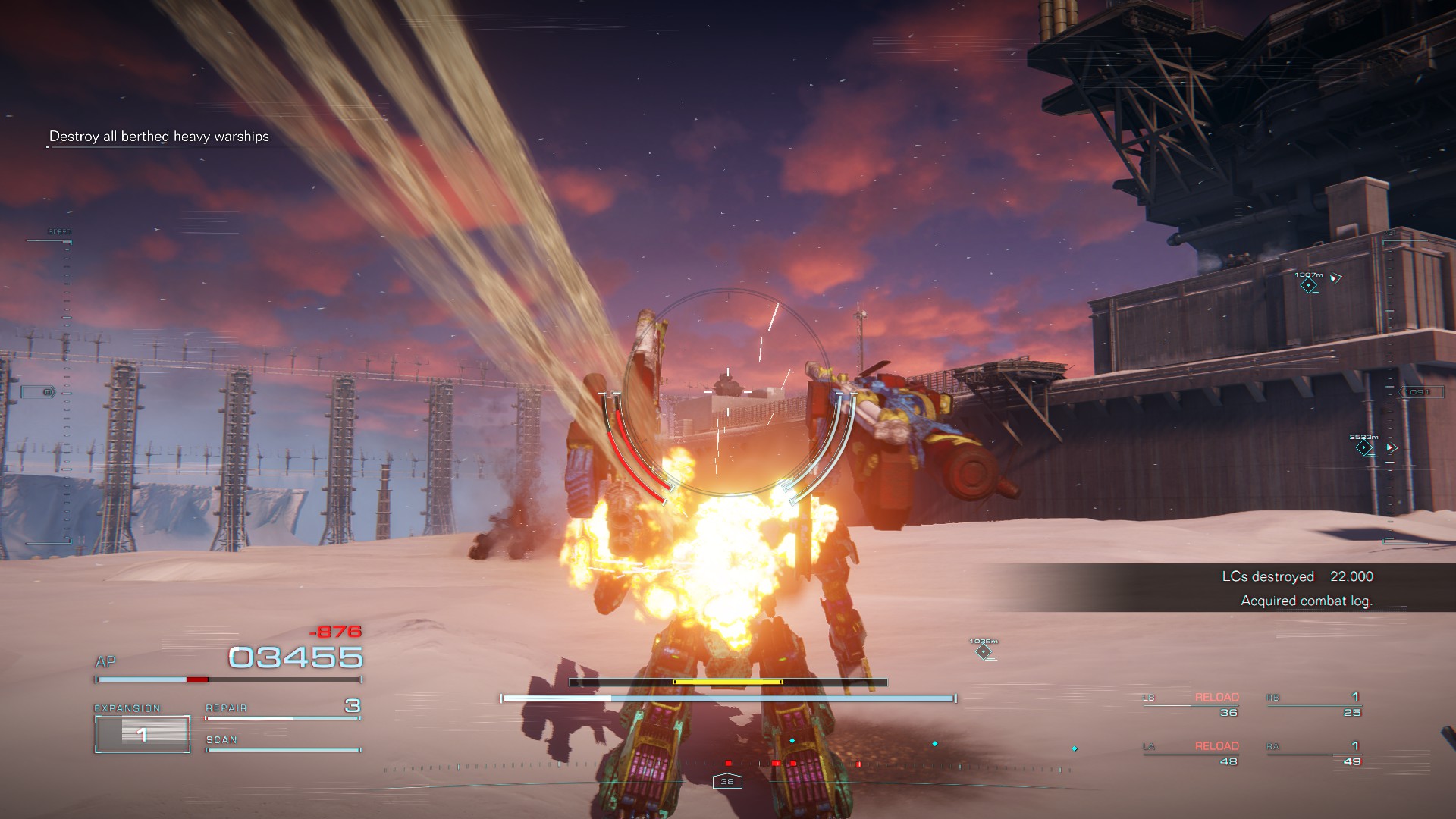Viewport: 1456px width, 819px height.
Task: Click the compass heading indicator showing 38
Action: tap(727, 781)
